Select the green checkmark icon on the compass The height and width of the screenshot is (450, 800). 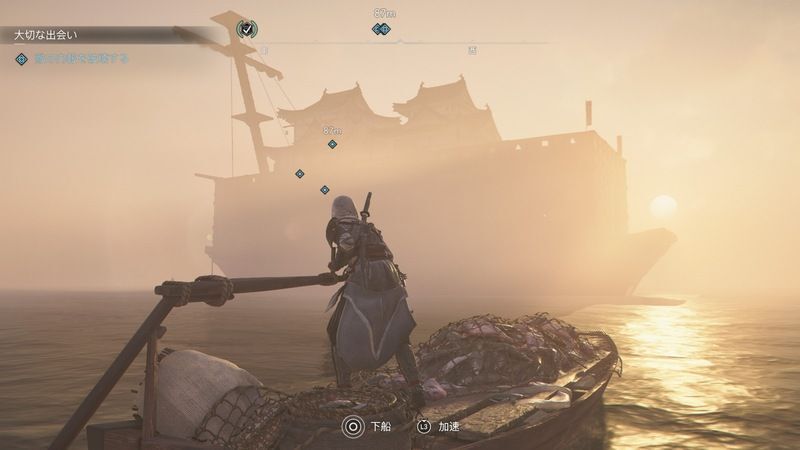coord(246,29)
